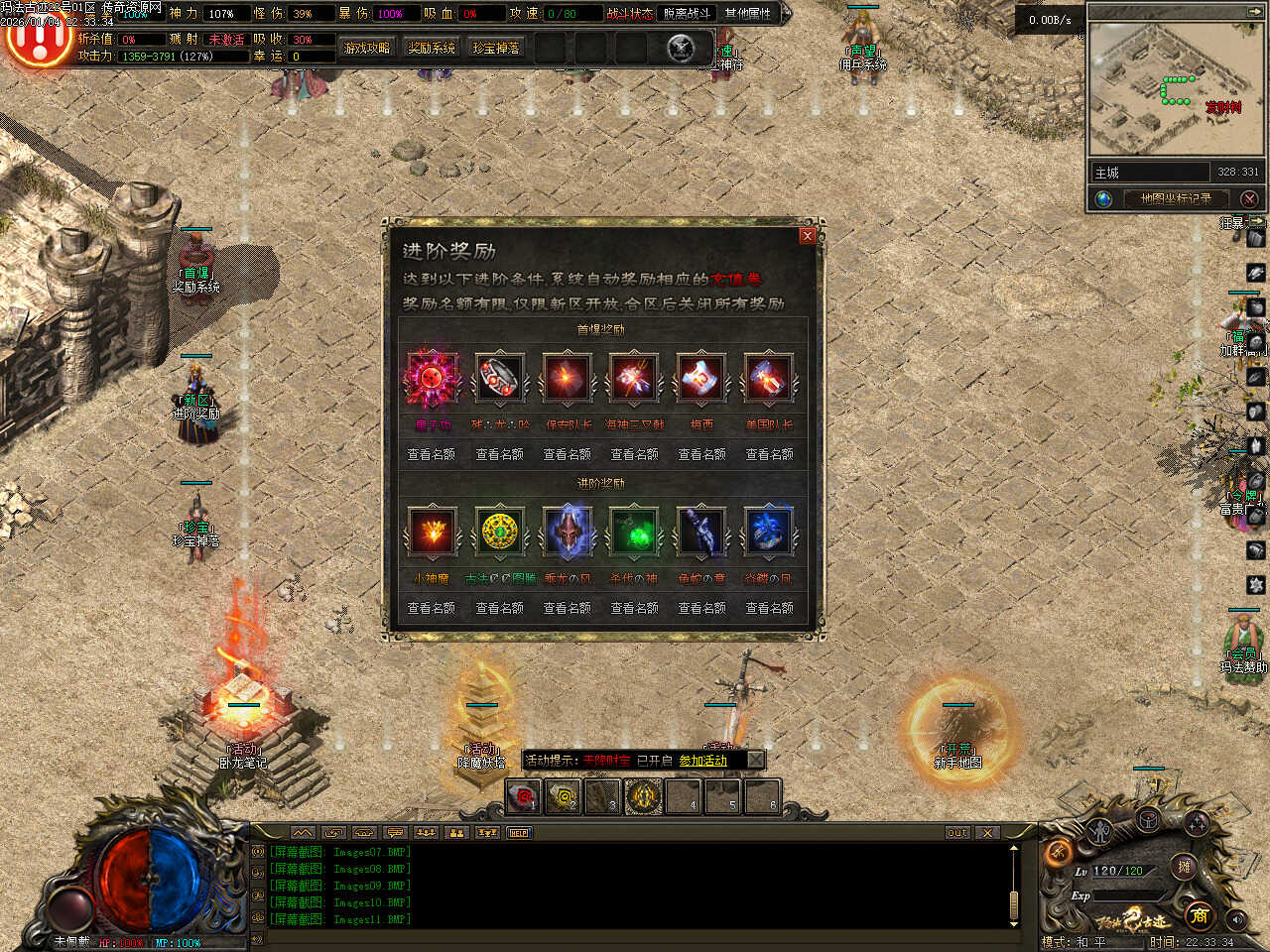Open the 游戏攻略 game guide
This screenshot has height=952, width=1270.
pyautogui.click(x=366, y=48)
